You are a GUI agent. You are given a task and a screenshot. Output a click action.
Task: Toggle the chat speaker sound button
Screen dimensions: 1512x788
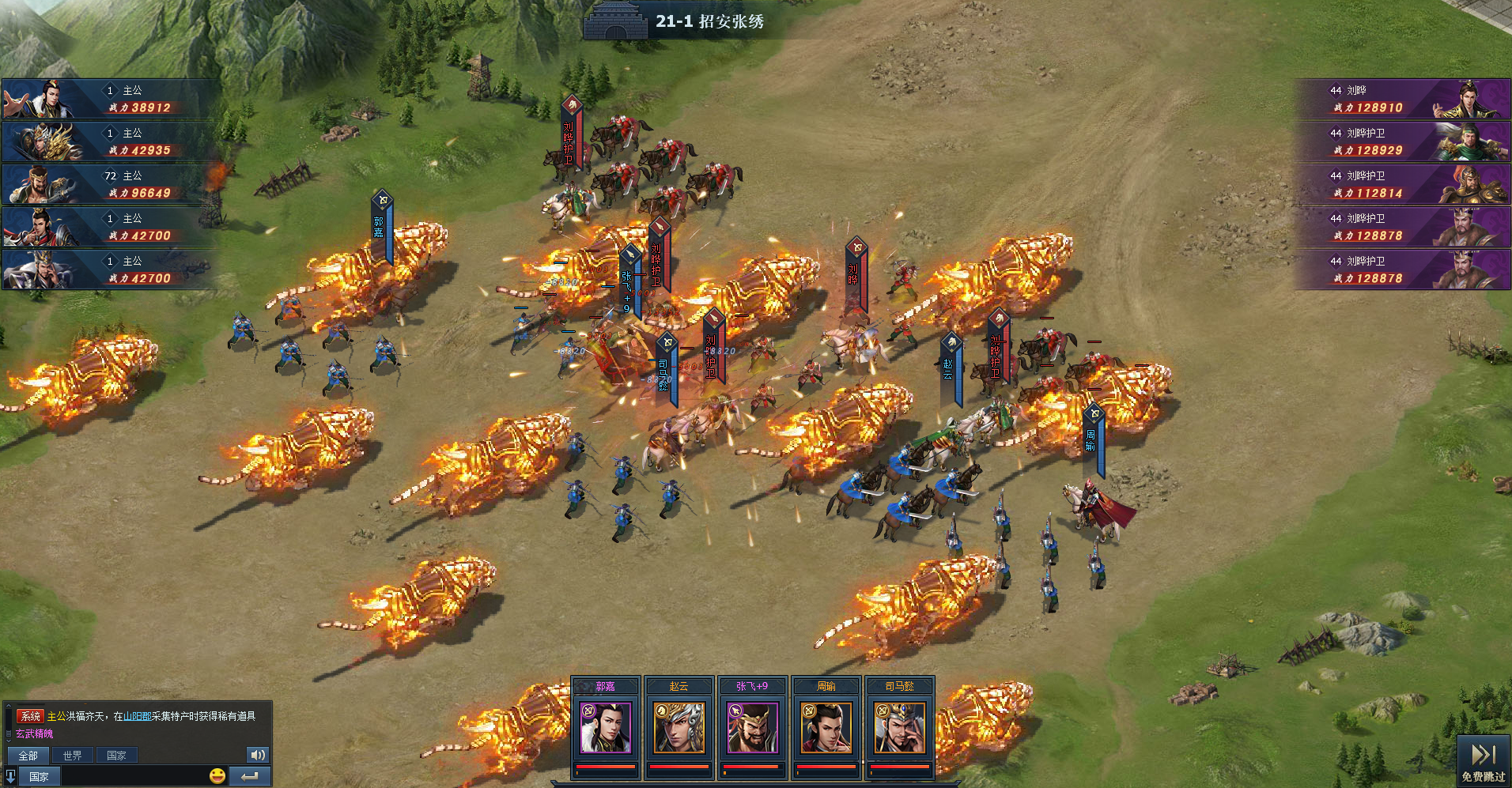coord(258,755)
